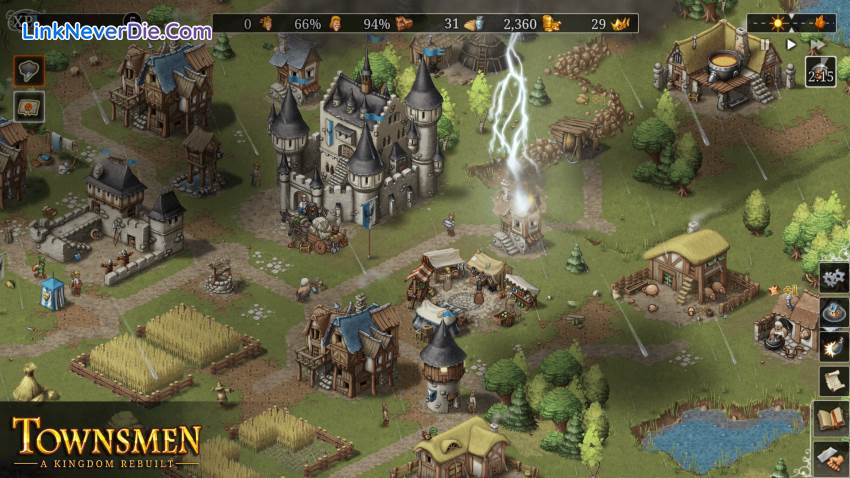Open the book menu
850x478 pixels.
(x=833, y=417)
